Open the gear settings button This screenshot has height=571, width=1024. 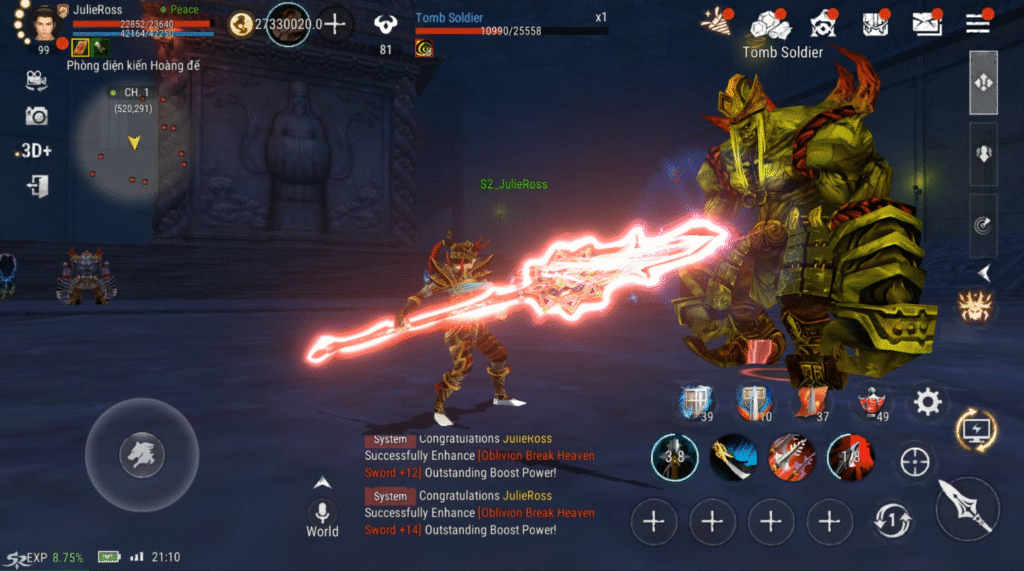pos(928,403)
